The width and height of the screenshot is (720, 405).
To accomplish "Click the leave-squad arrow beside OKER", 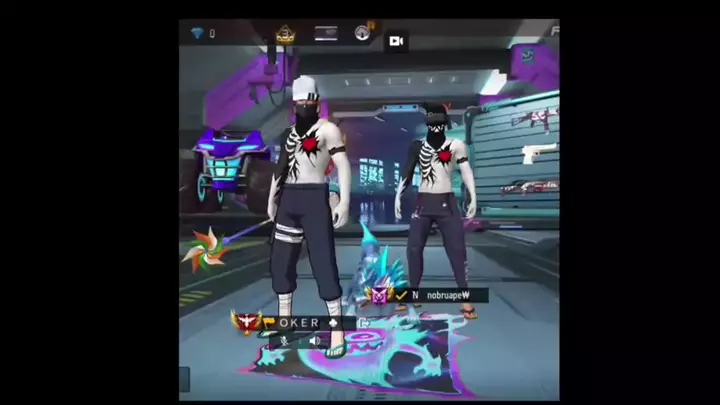I will coord(364,323).
